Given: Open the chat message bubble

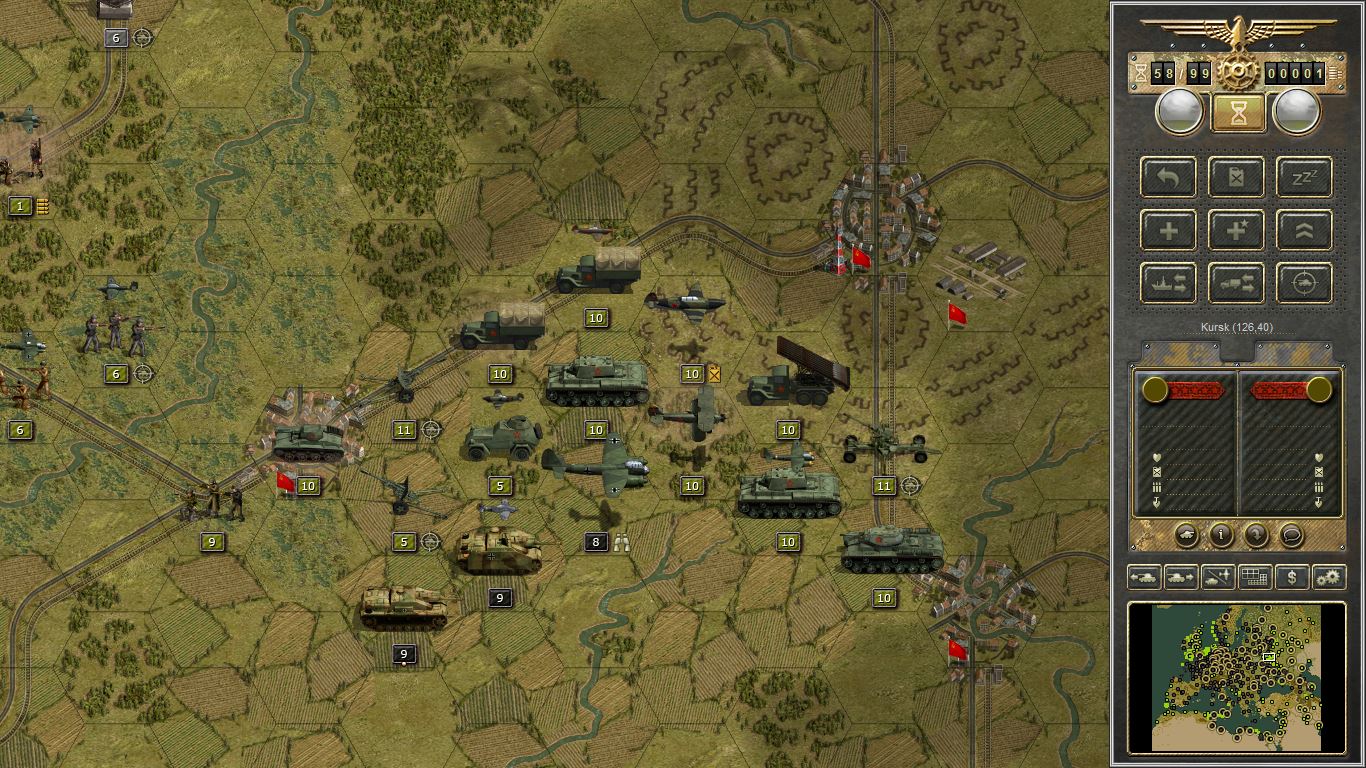Looking at the screenshot, I should [x=1291, y=536].
